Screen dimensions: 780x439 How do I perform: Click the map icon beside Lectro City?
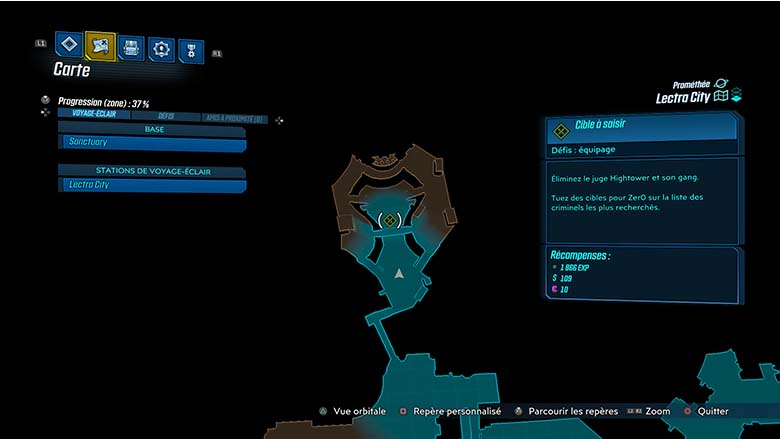(719, 98)
